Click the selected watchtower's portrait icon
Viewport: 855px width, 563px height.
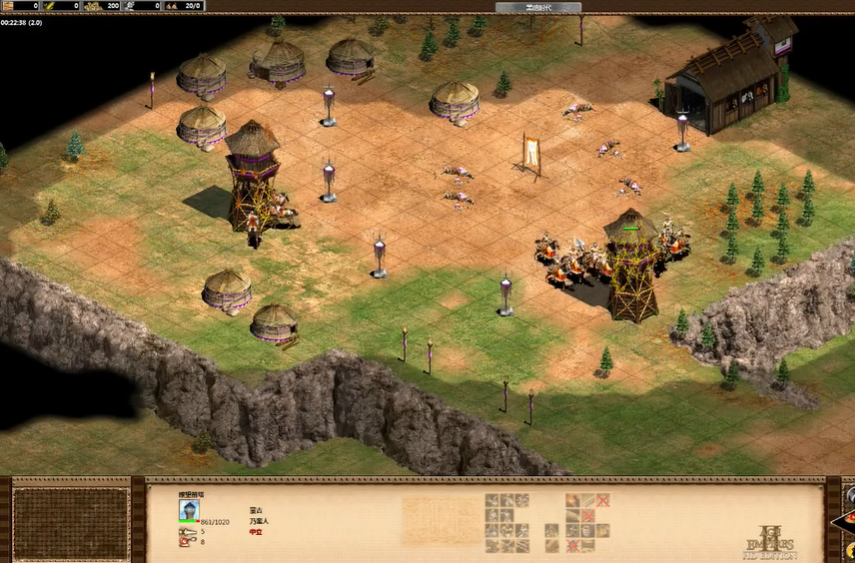(189, 510)
